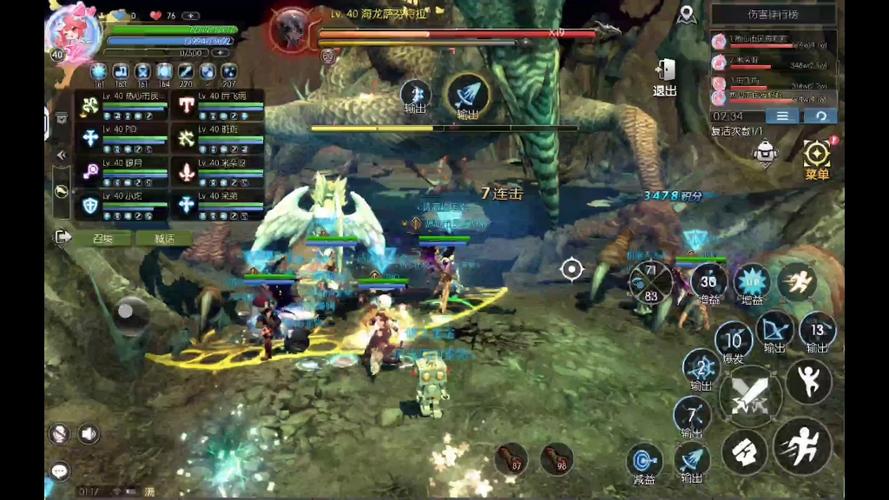
Task: Use the potion slot showing 87
Action: (x=513, y=458)
